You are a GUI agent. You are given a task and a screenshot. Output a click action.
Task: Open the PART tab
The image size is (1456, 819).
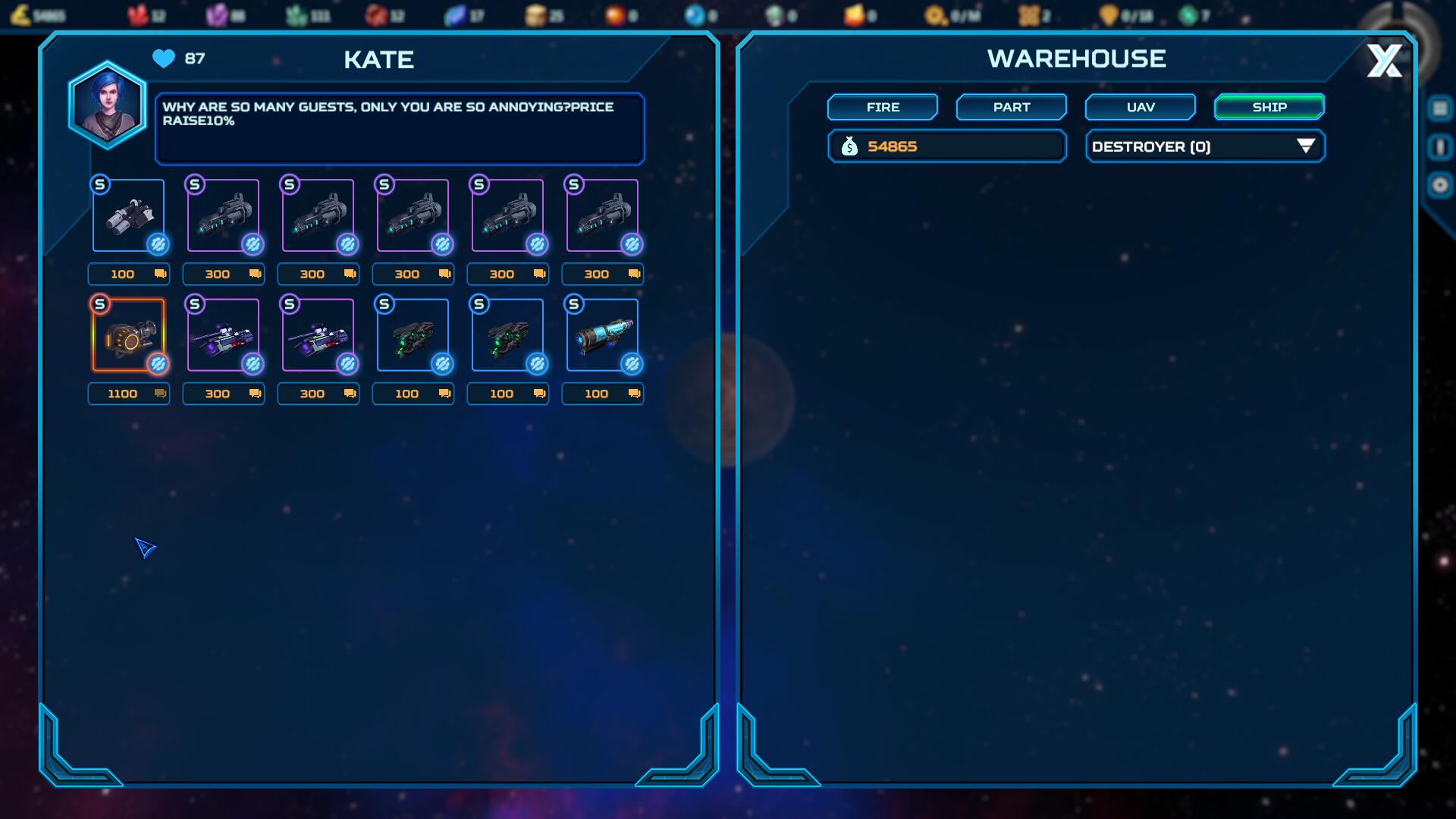click(1011, 107)
